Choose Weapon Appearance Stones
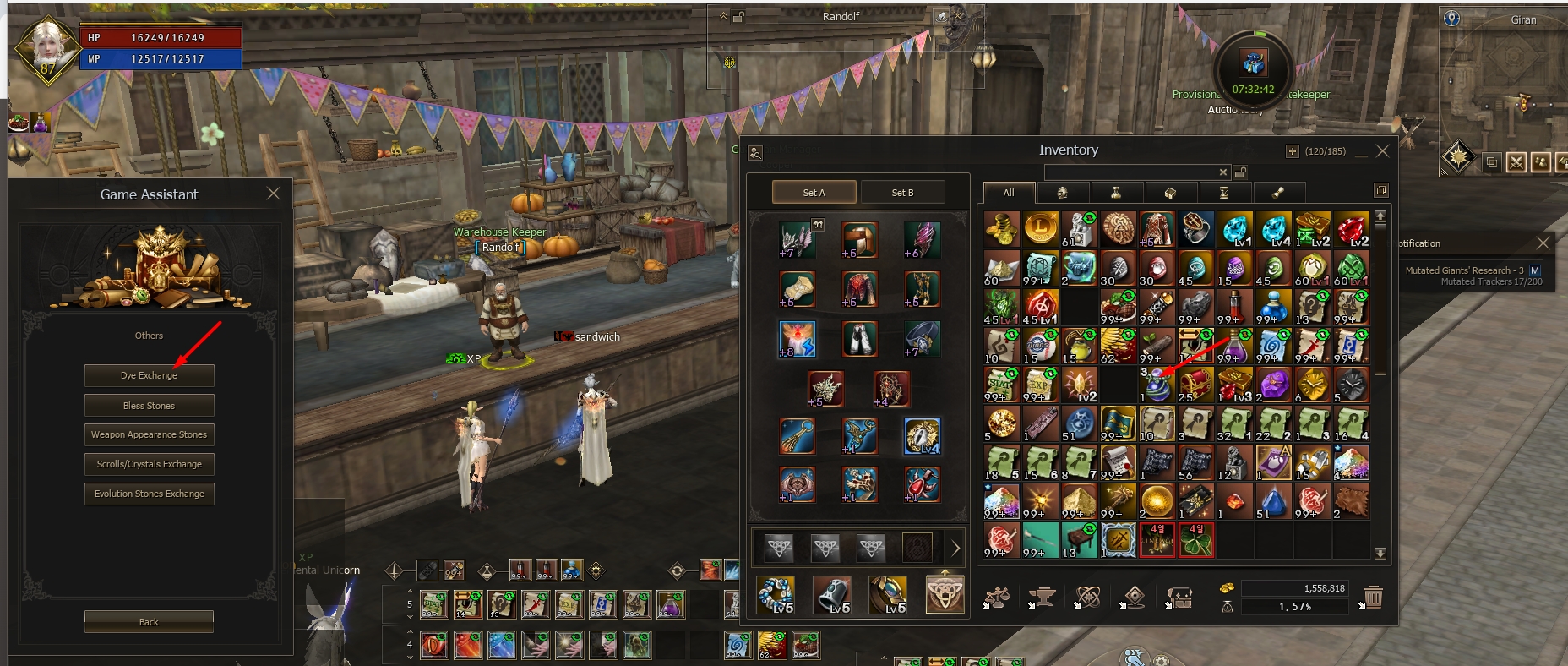Viewport: 1568px width, 666px height. click(x=149, y=434)
